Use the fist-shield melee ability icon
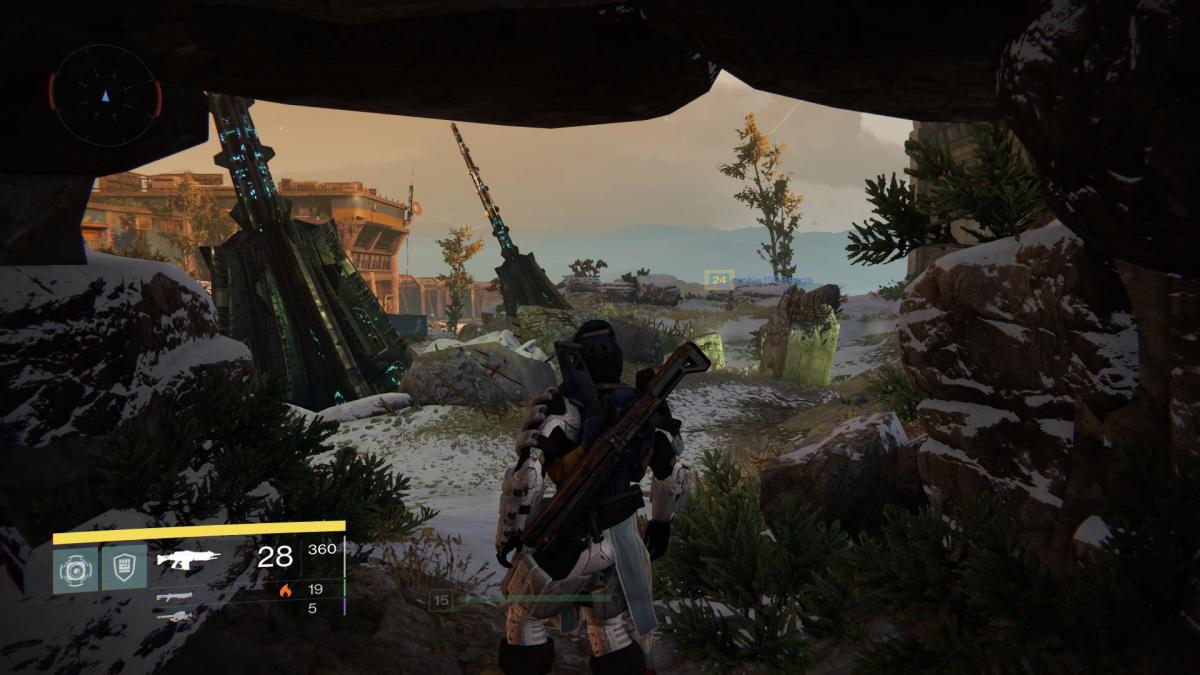 (124, 568)
